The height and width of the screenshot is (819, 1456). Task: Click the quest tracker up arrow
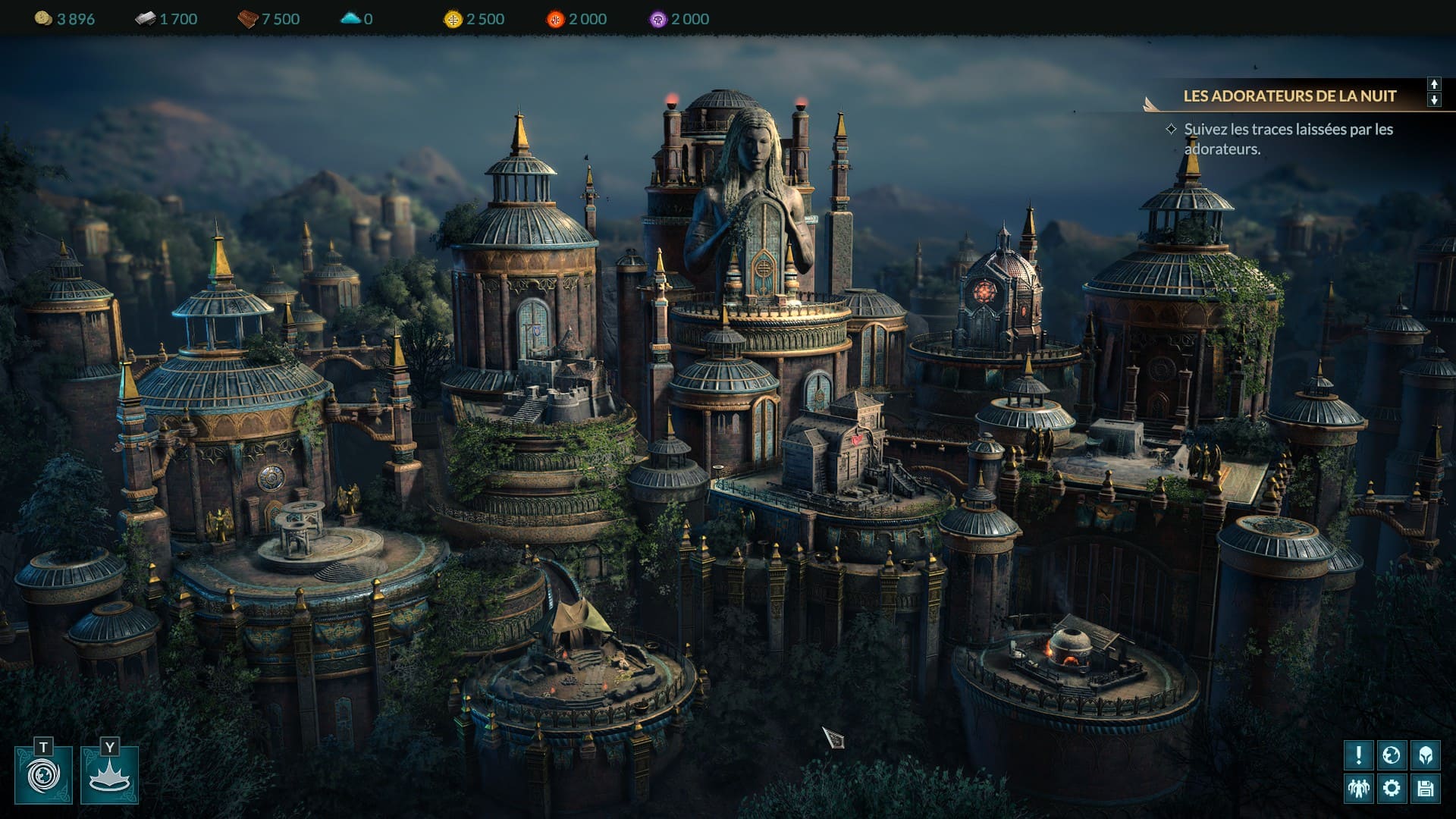pyautogui.click(x=1434, y=85)
